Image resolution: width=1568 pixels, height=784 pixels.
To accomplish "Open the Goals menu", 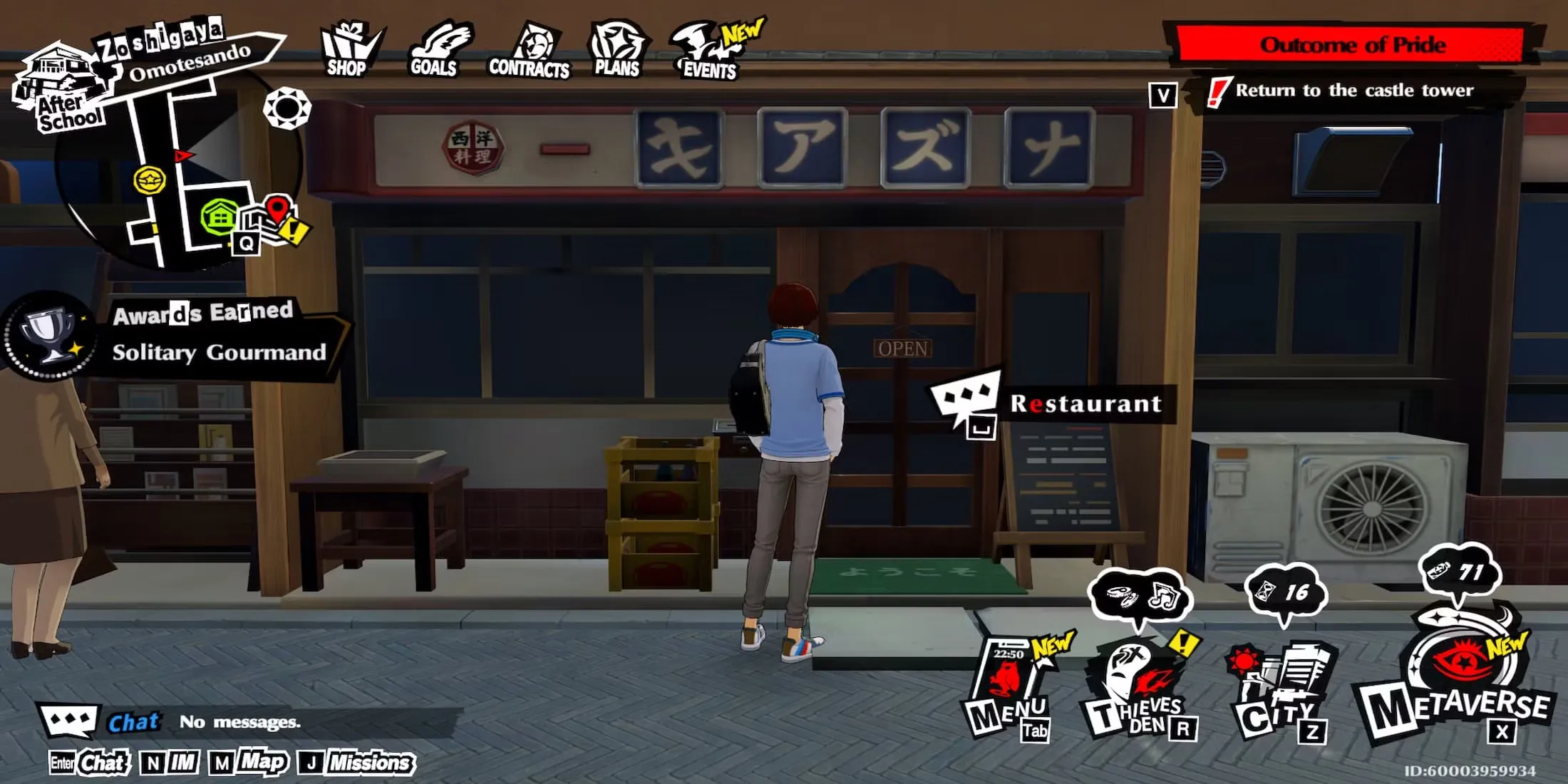I will 436,50.
